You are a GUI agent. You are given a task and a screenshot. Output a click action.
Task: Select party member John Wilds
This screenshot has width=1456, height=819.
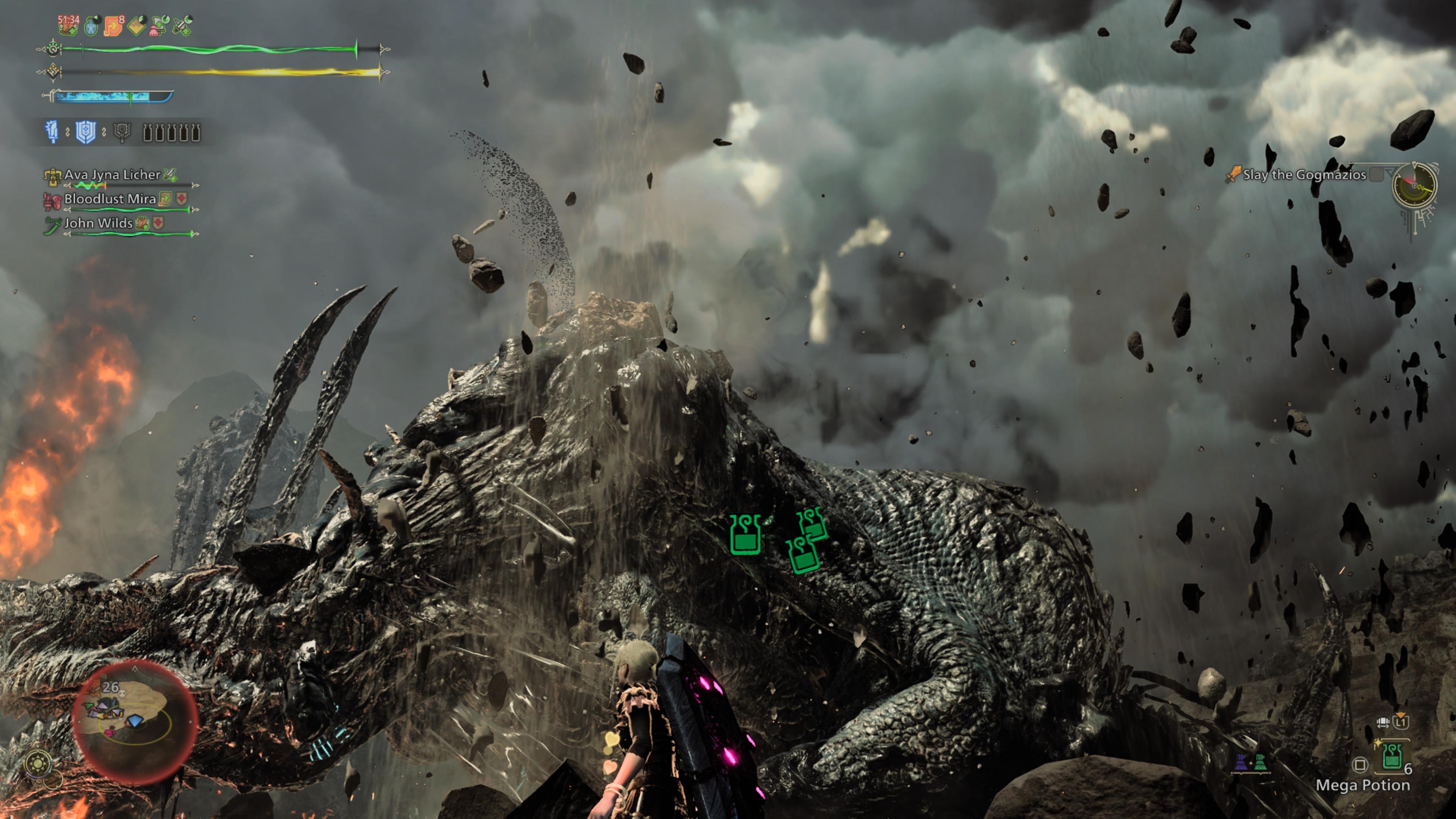[98, 223]
